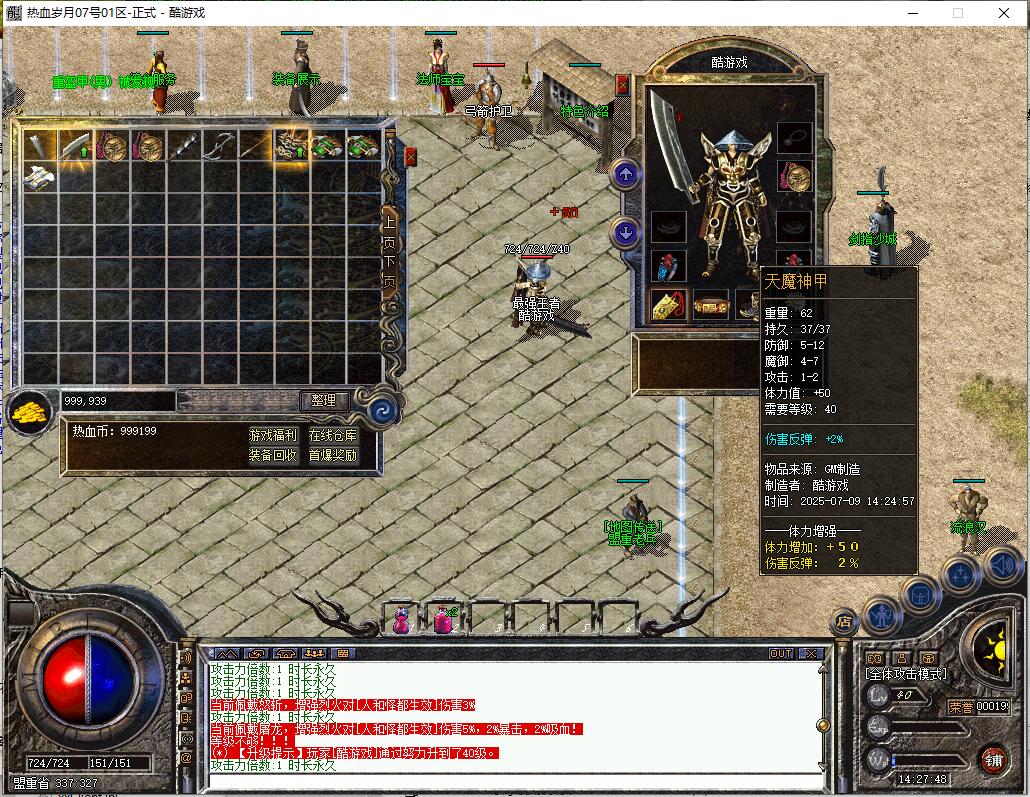This screenshot has height=797, width=1030.
Task: Open the 首爆奖励 first-drop rewards
Action: tap(332, 455)
